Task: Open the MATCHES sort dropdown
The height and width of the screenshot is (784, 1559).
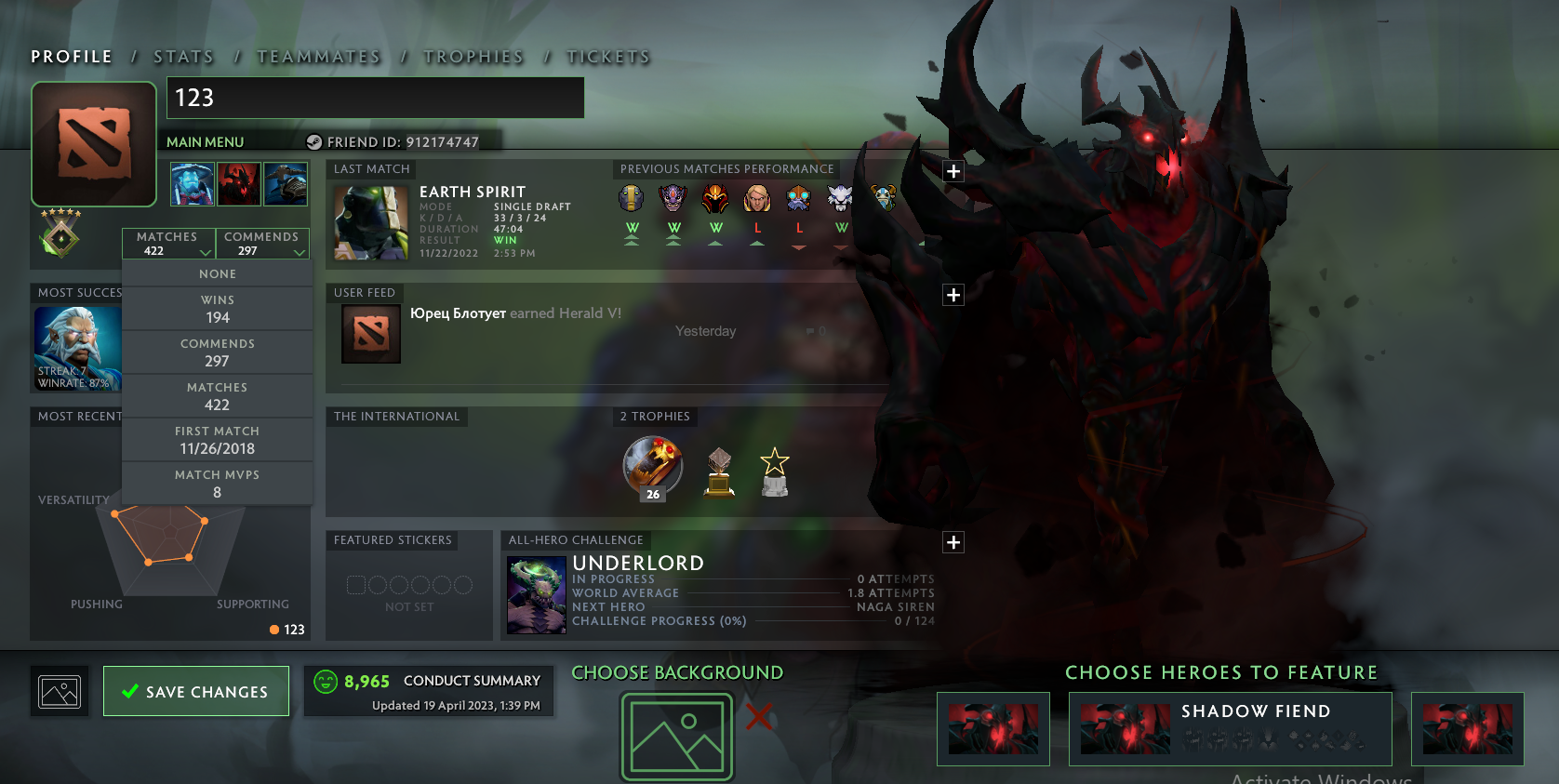Action: (168, 243)
